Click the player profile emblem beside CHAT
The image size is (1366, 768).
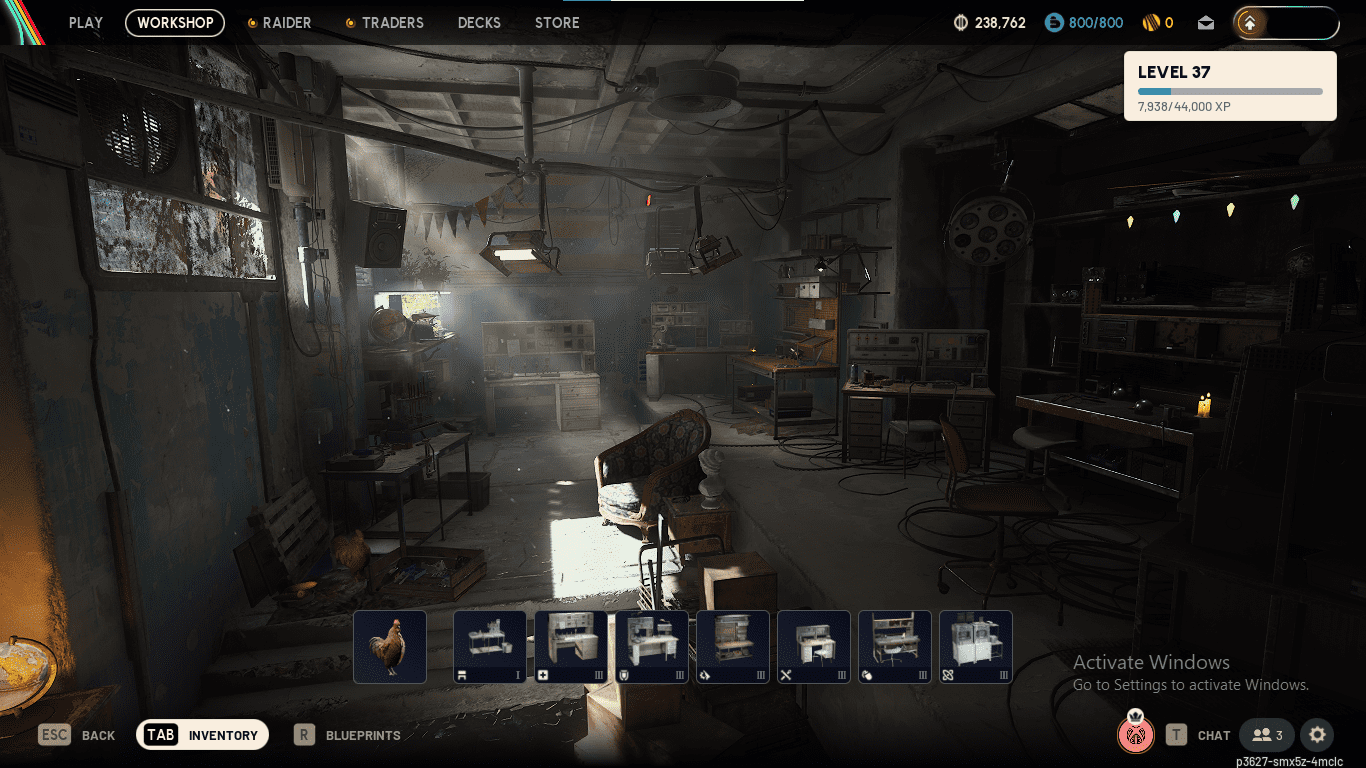(x=1136, y=735)
